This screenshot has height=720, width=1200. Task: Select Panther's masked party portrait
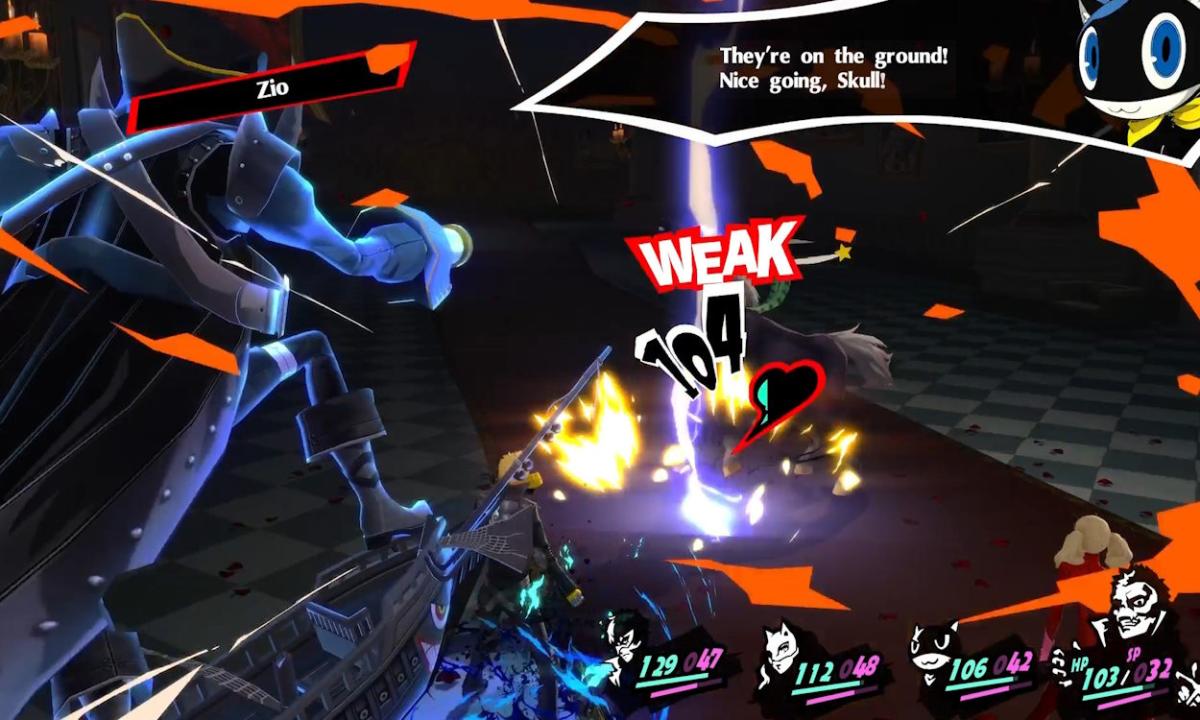[x=781, y=645]
